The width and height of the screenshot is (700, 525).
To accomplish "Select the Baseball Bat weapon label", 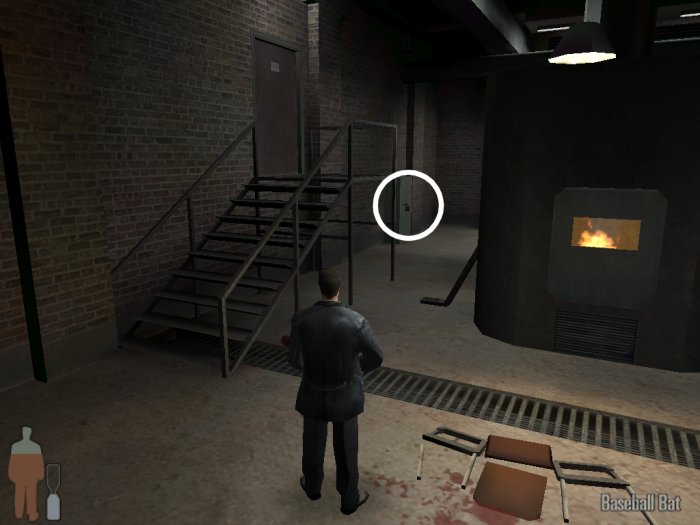I will 641,503.
